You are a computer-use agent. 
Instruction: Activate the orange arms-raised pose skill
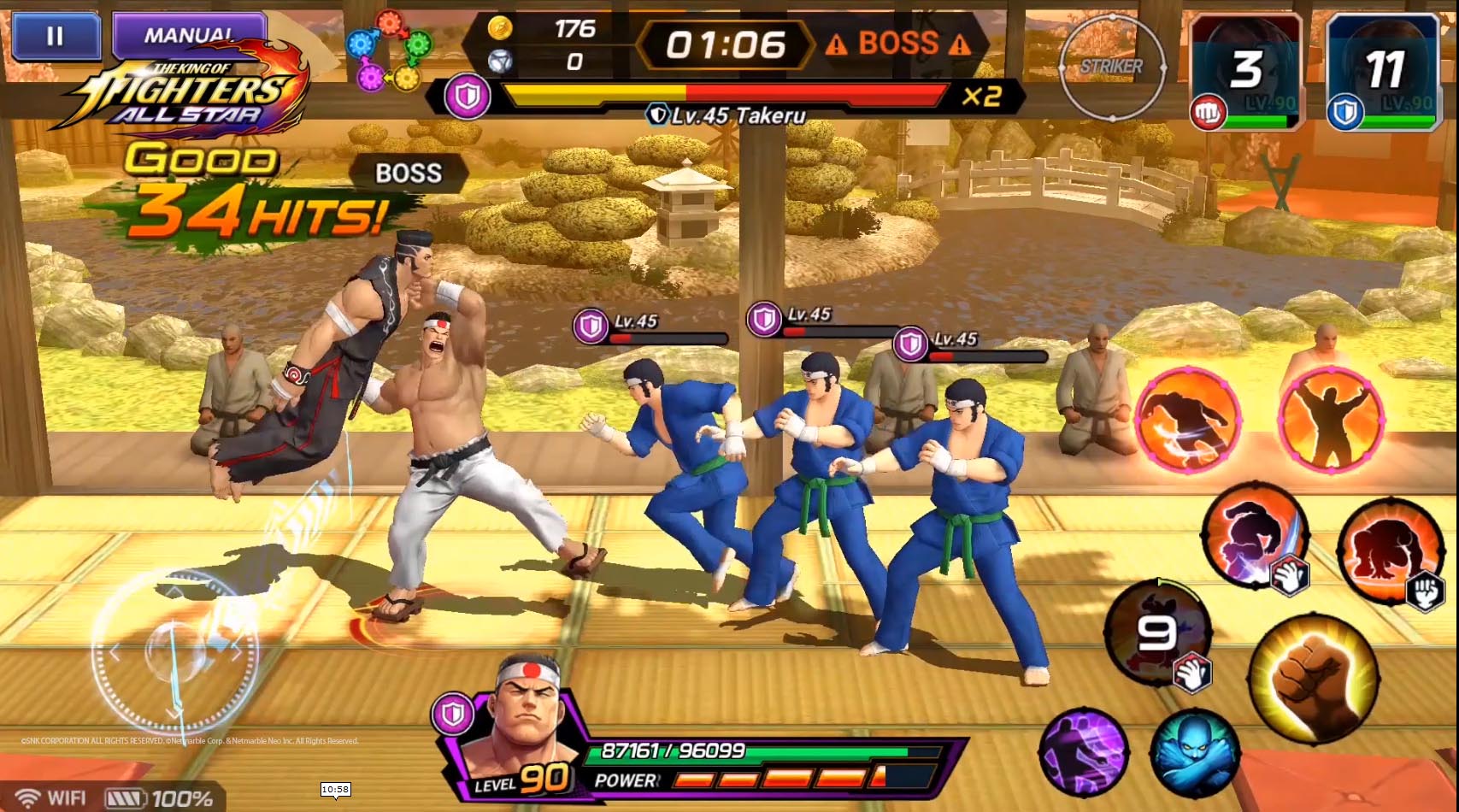tap(1330, 420)
